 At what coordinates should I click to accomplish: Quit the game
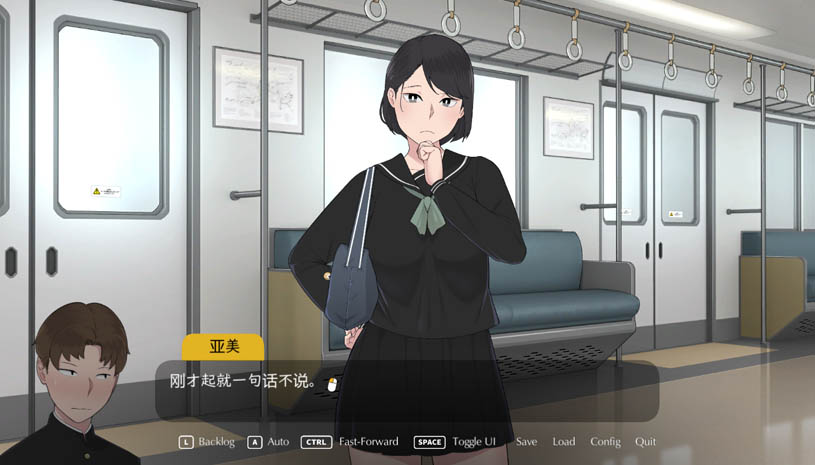pyautogui.click(x=645, y=442)
